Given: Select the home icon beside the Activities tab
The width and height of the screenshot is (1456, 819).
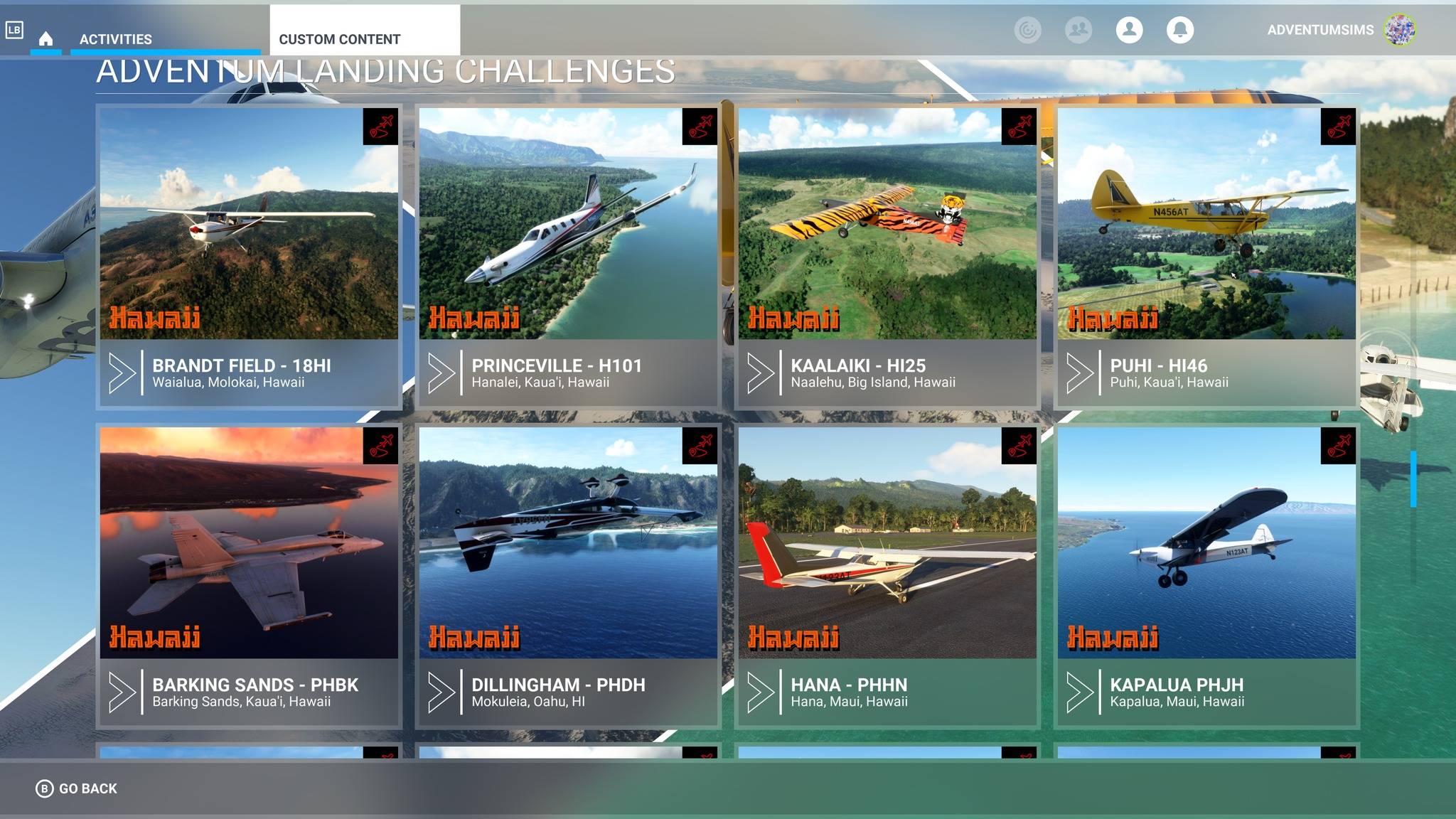Looking at the screenshot, I should (47, 41).
